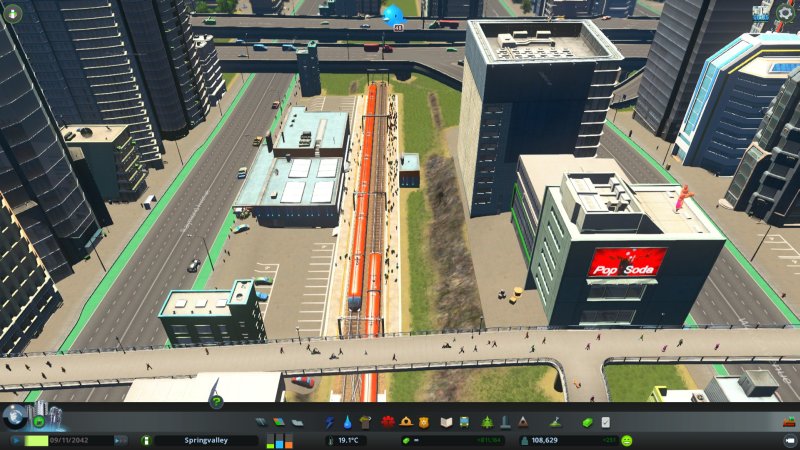Open the parks tree menu
Viewport: 800px width, 450px height.
coord(485,422)
